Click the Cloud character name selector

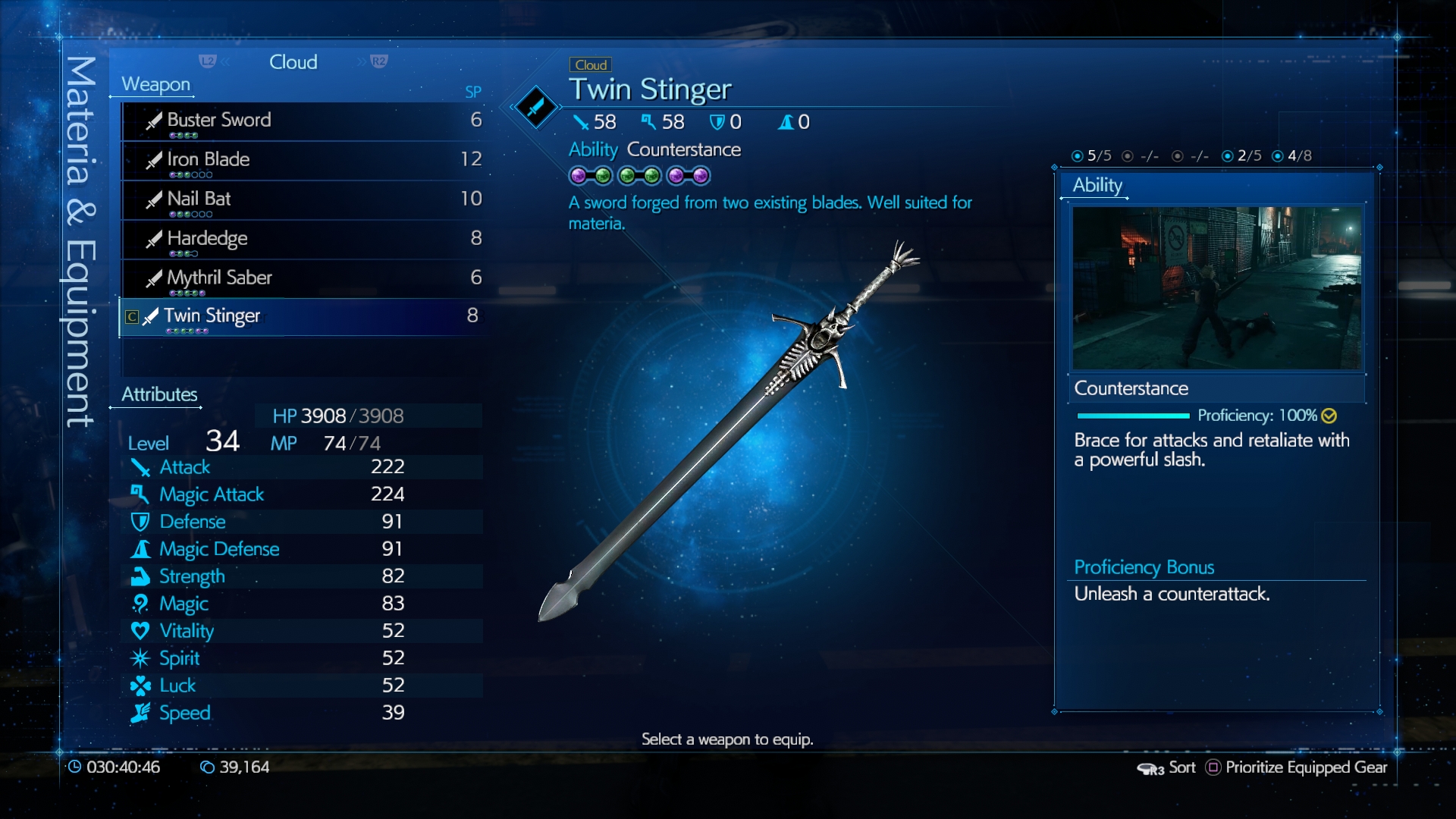click(x=293, y=62)
